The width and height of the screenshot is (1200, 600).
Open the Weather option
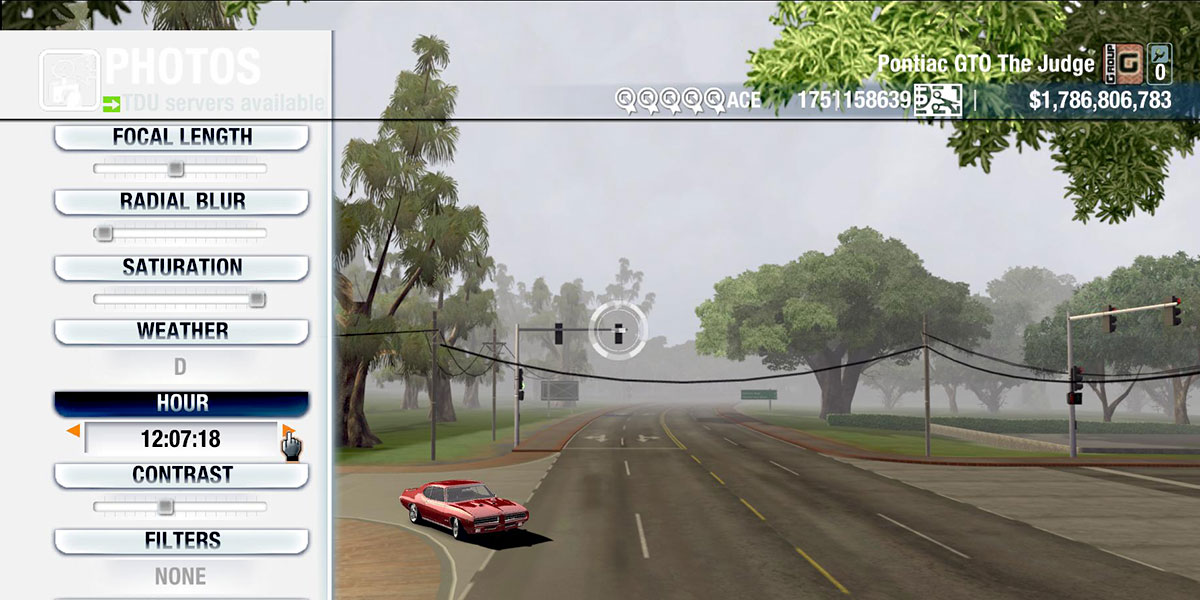click(x=181, y=331)
